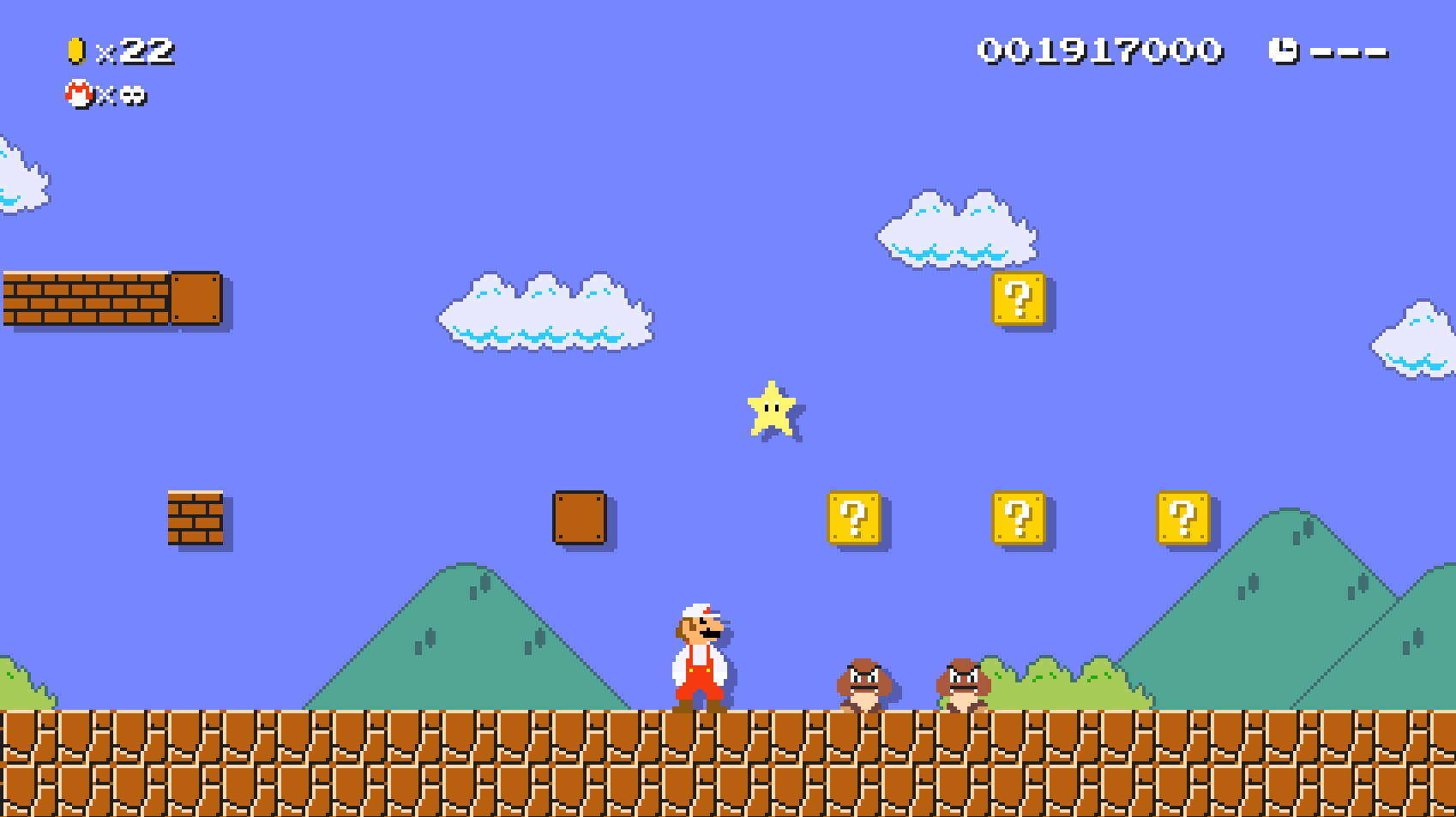Viewport: 1456px width, 817px height.
Task: Click the coin counter icon
Action: (x=75, y=51)
